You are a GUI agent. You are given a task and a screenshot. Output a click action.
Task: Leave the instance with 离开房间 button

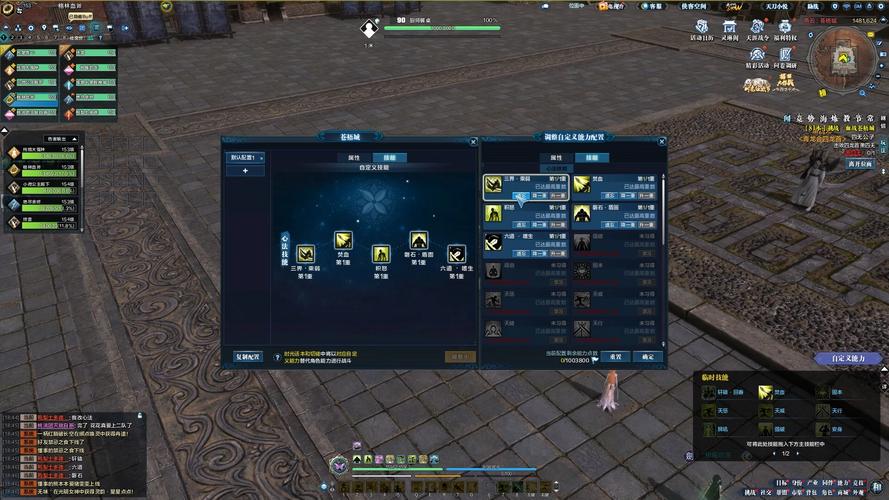click(x=860, y=163)
